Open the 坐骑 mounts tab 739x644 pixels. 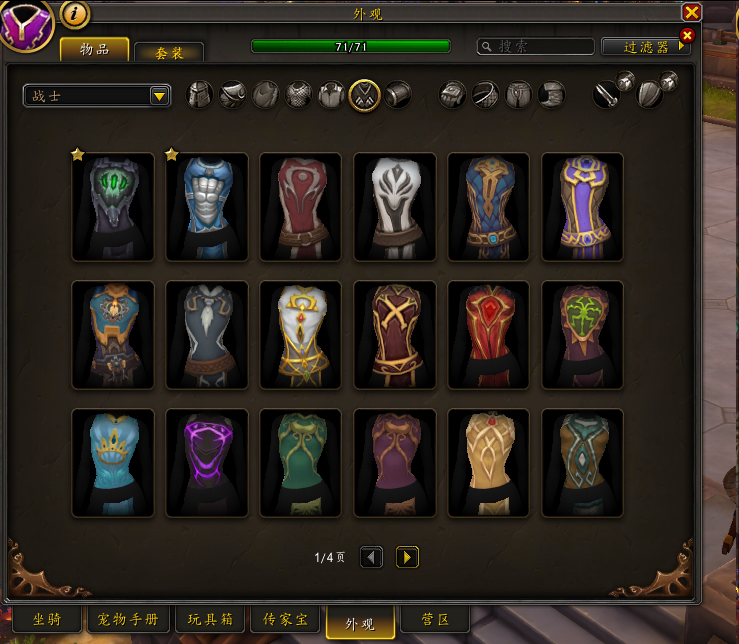click(46, 620)
